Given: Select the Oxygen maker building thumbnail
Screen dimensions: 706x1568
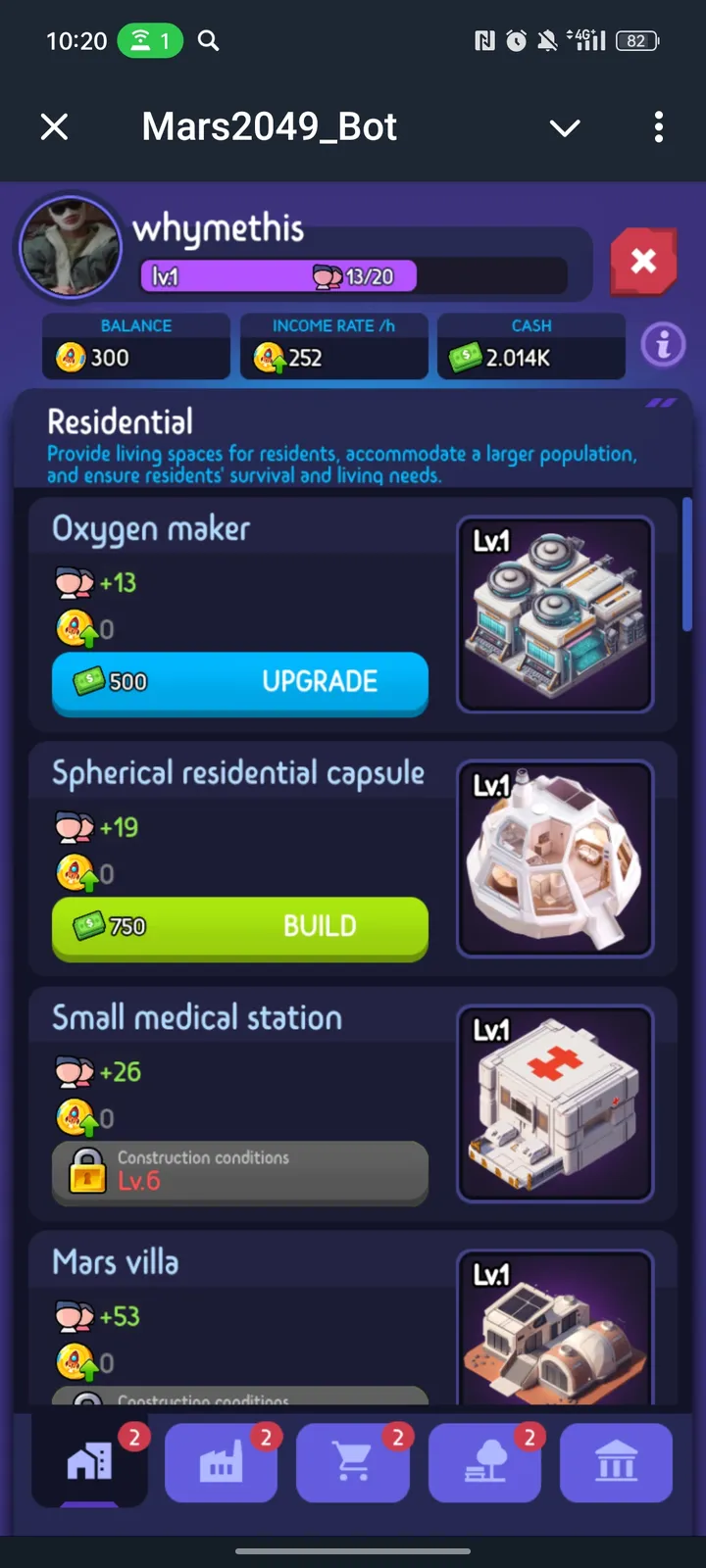Looking at the screenshot, I should (555, 614).
